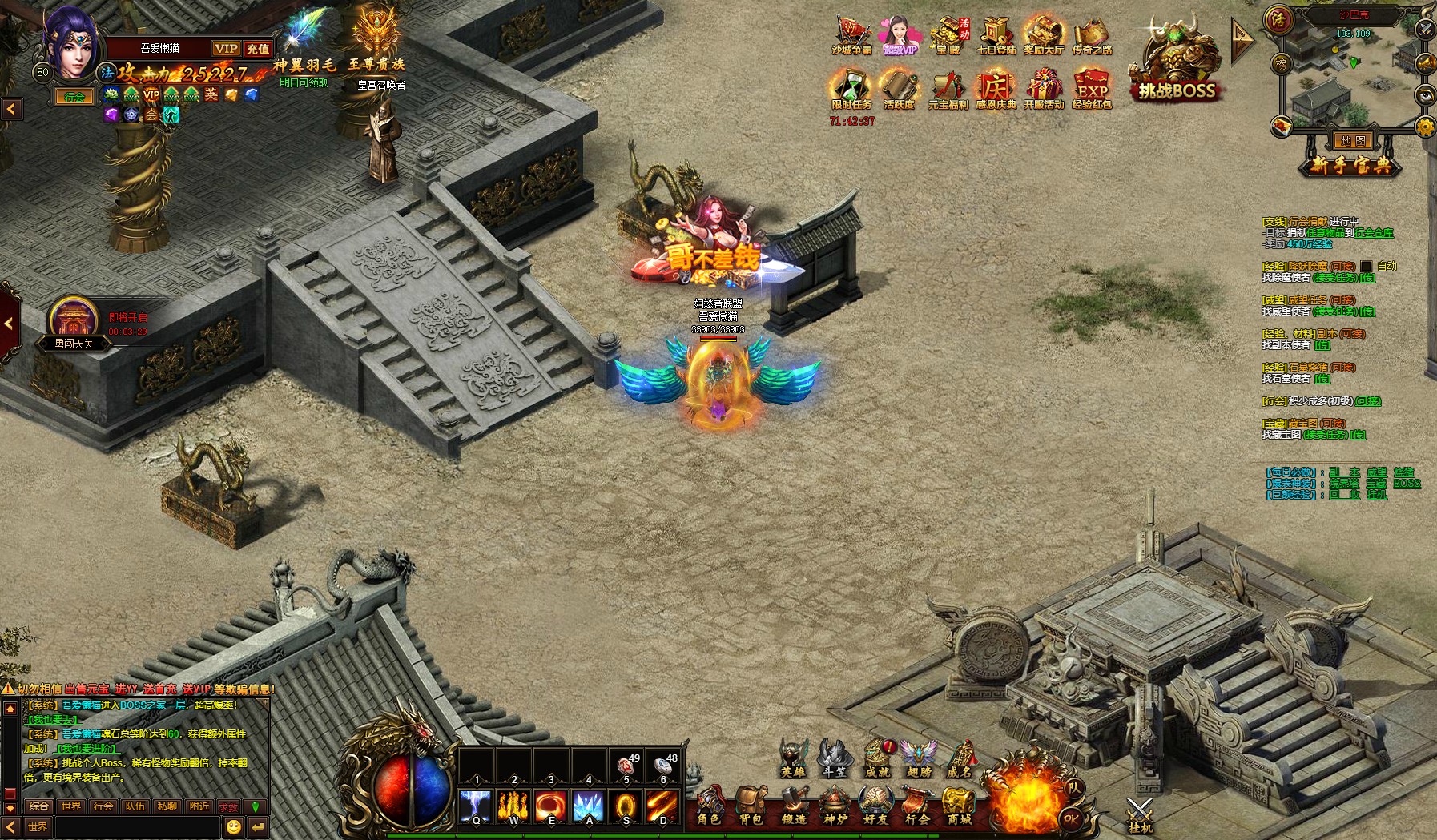Toggle 挂机 auto-battle crossed swords

[x=1139, y=814]
